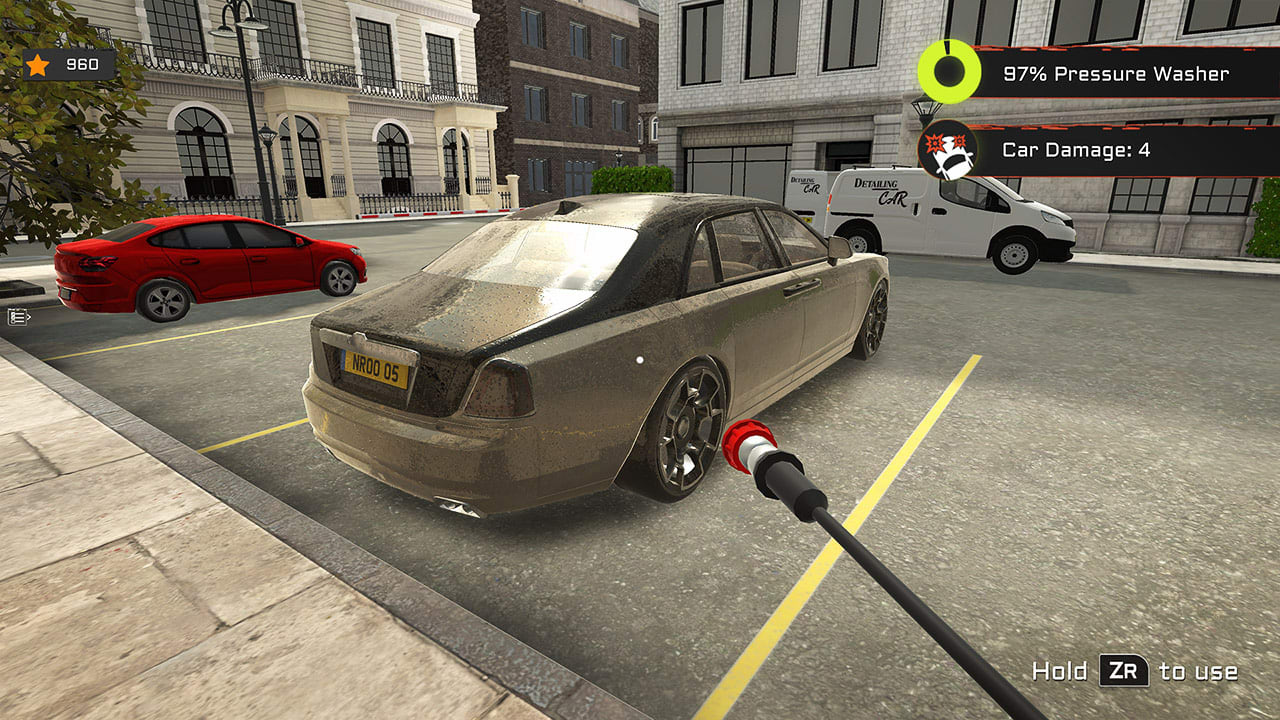Image resolution: width=1280 pixels, height=720 pixels.
Task: Select the star points icon
Action: pyautogui.click(x=40, y=64)
